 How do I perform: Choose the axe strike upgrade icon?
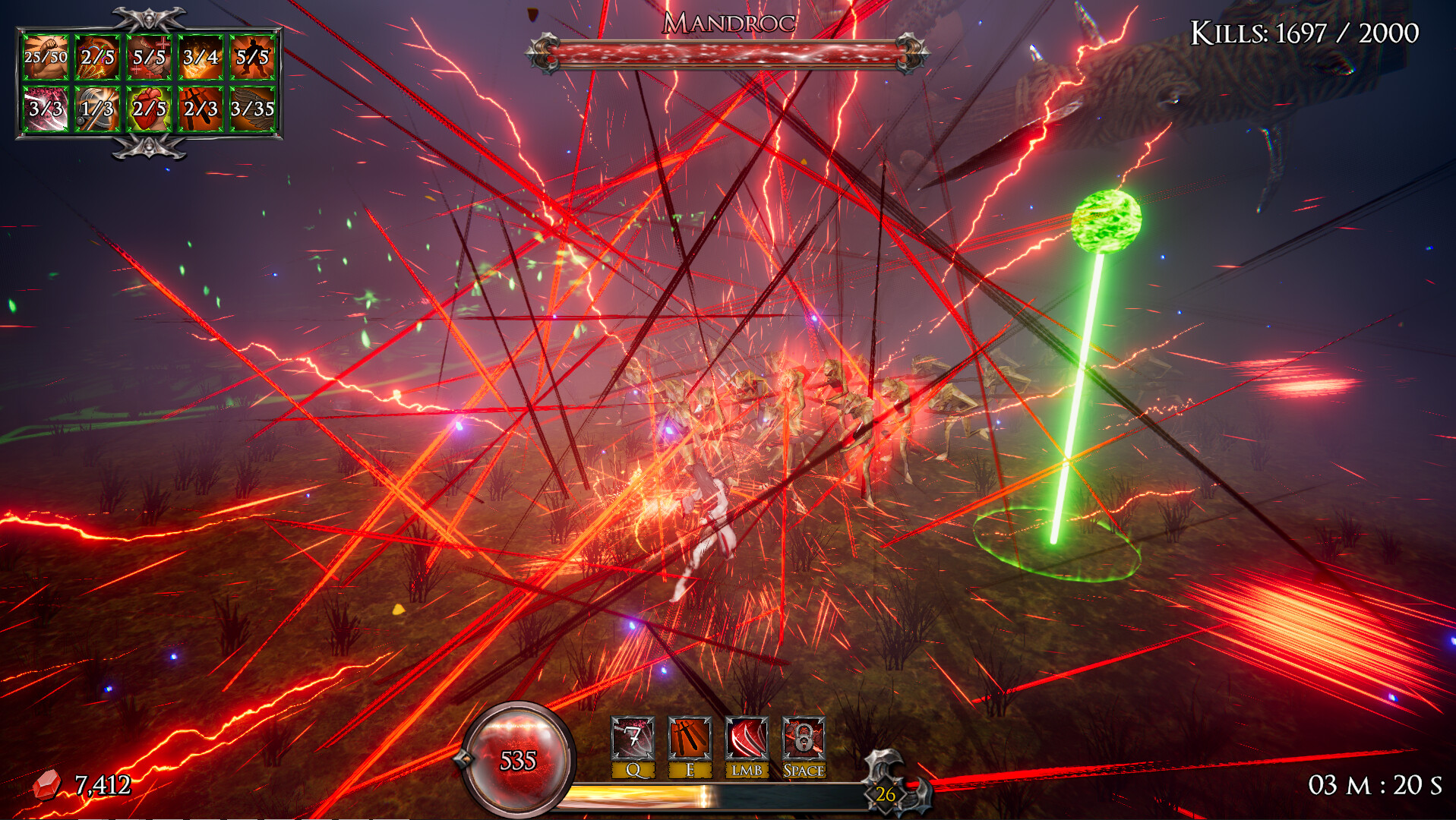pyautogui.click(x=97, y=109)
